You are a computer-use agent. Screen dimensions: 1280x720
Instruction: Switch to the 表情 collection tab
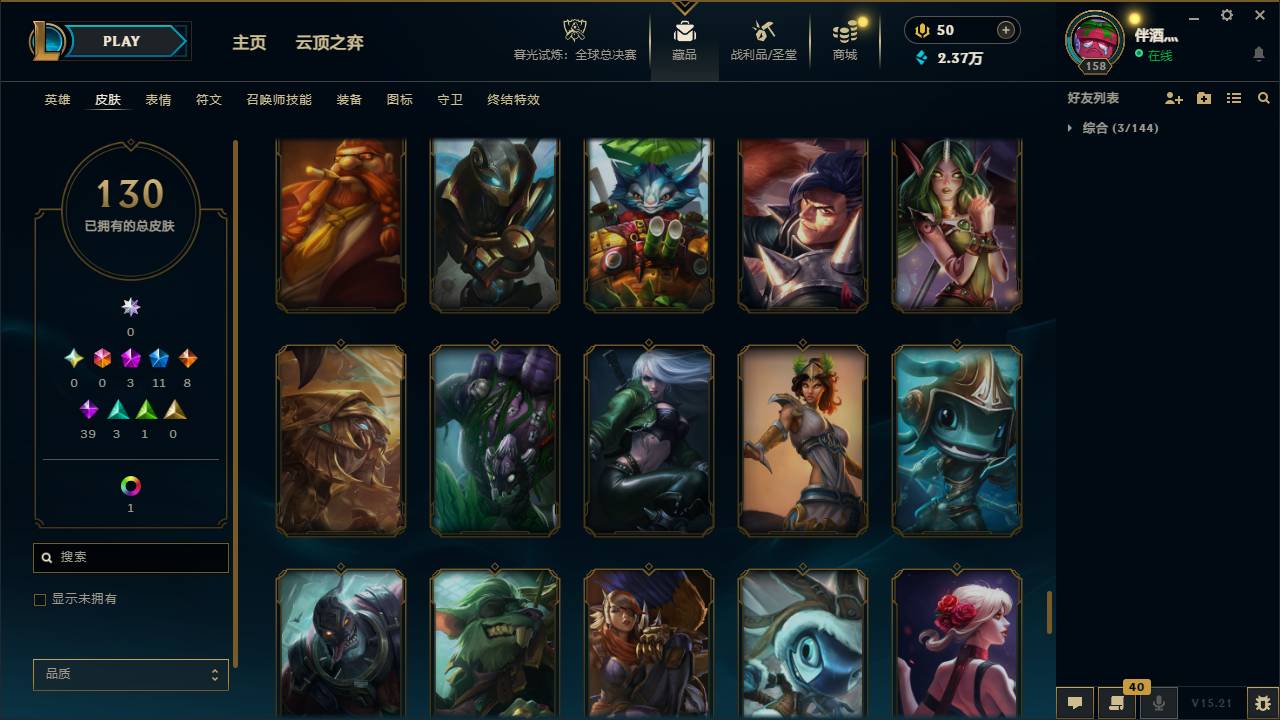[x=157, y=99]
